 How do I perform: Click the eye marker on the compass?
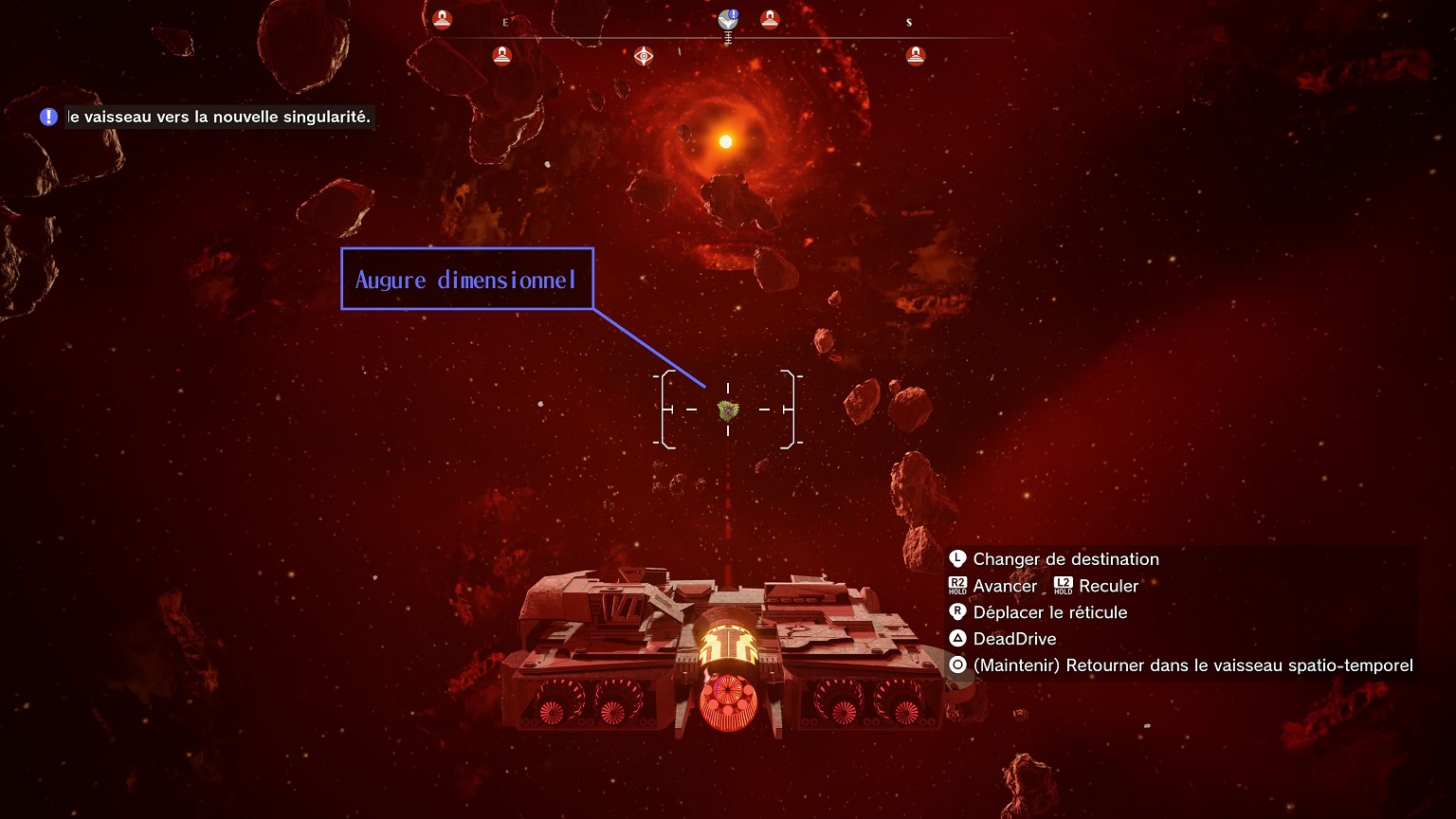tap(644, 56)
